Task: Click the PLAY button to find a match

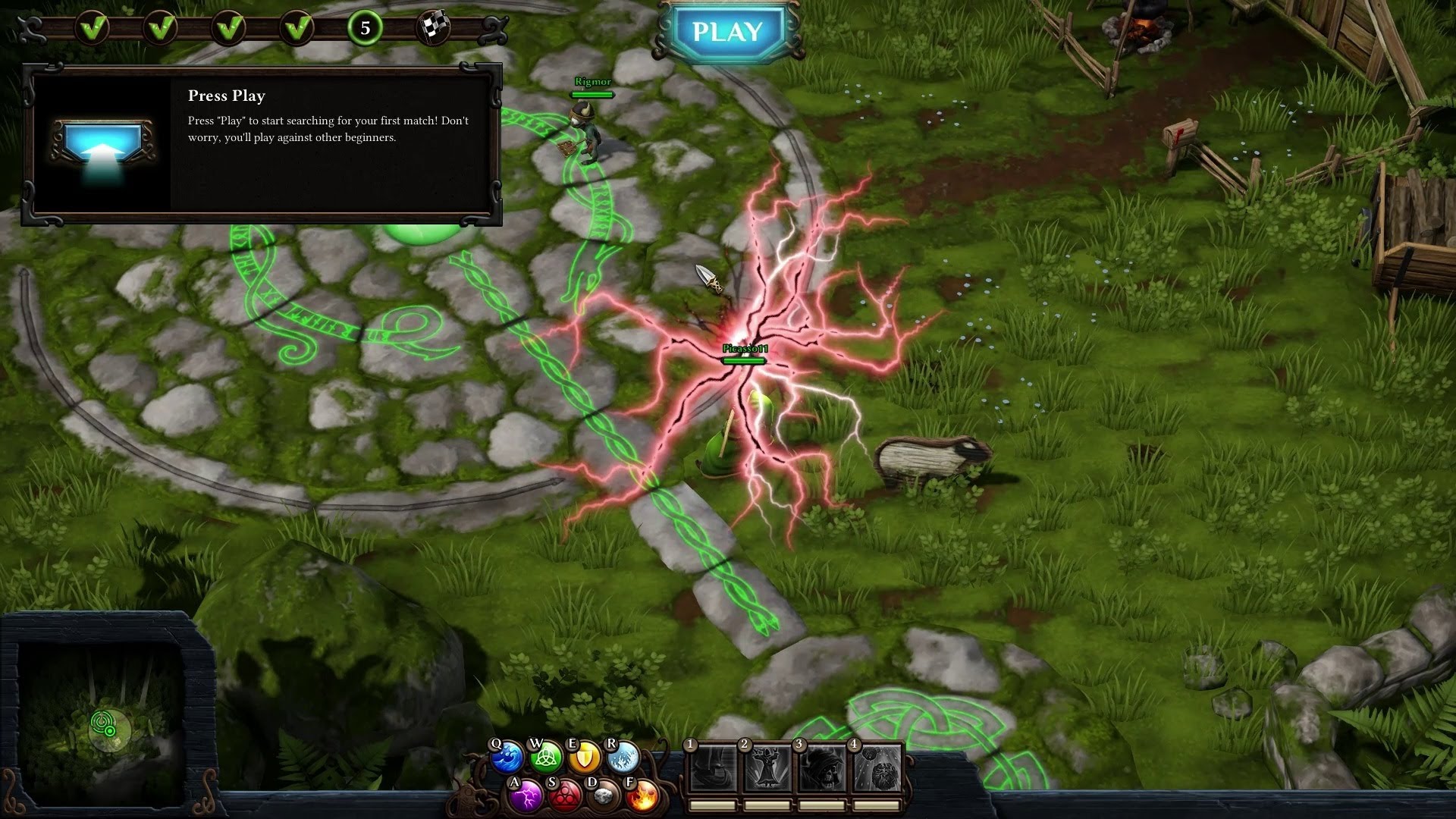Action: point(727,32)
